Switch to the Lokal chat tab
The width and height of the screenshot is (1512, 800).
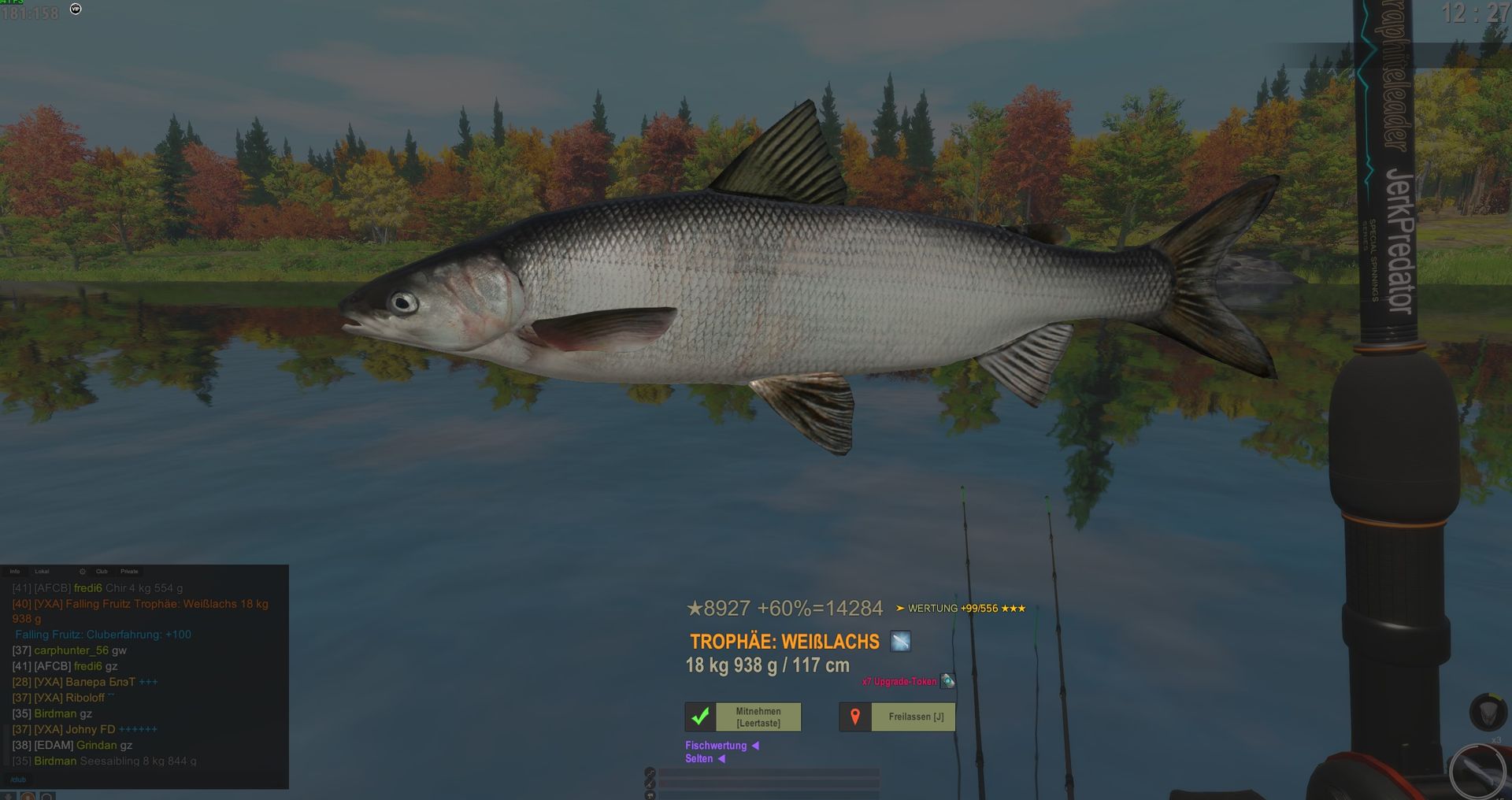pos(42,572)
